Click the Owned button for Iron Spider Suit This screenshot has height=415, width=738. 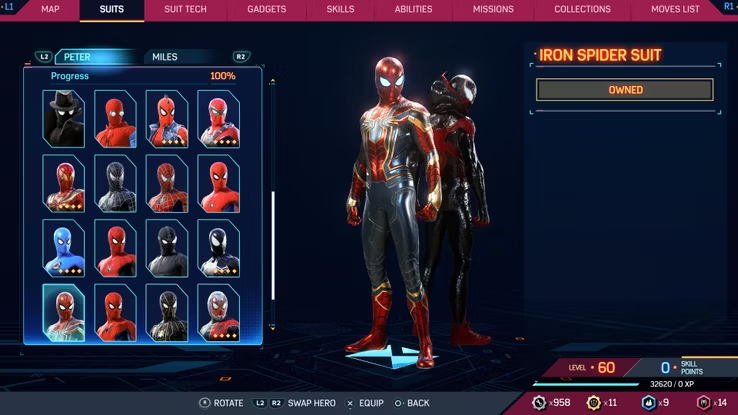pos(625,90)
